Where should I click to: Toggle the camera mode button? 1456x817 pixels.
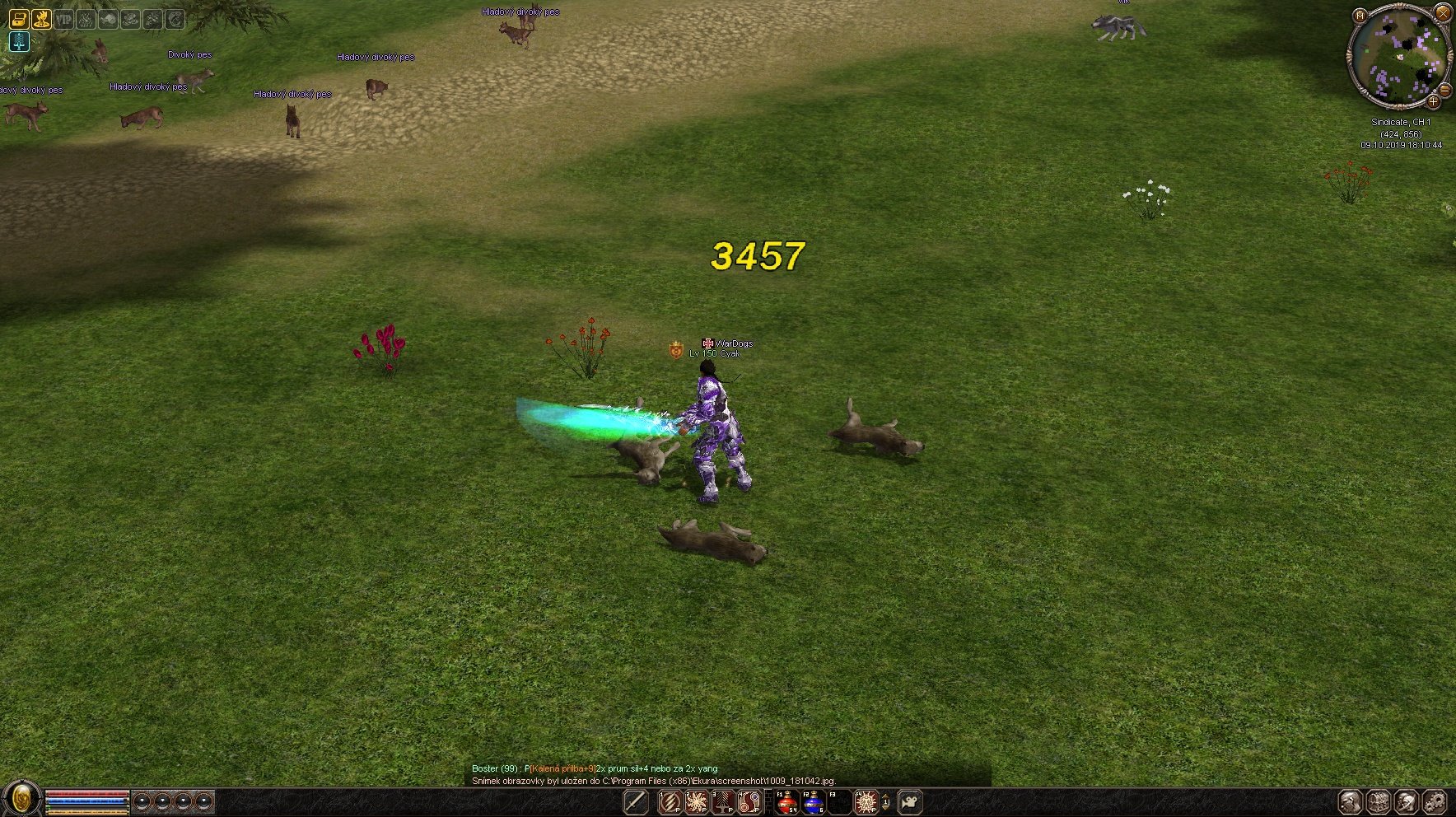coord(910,801)
